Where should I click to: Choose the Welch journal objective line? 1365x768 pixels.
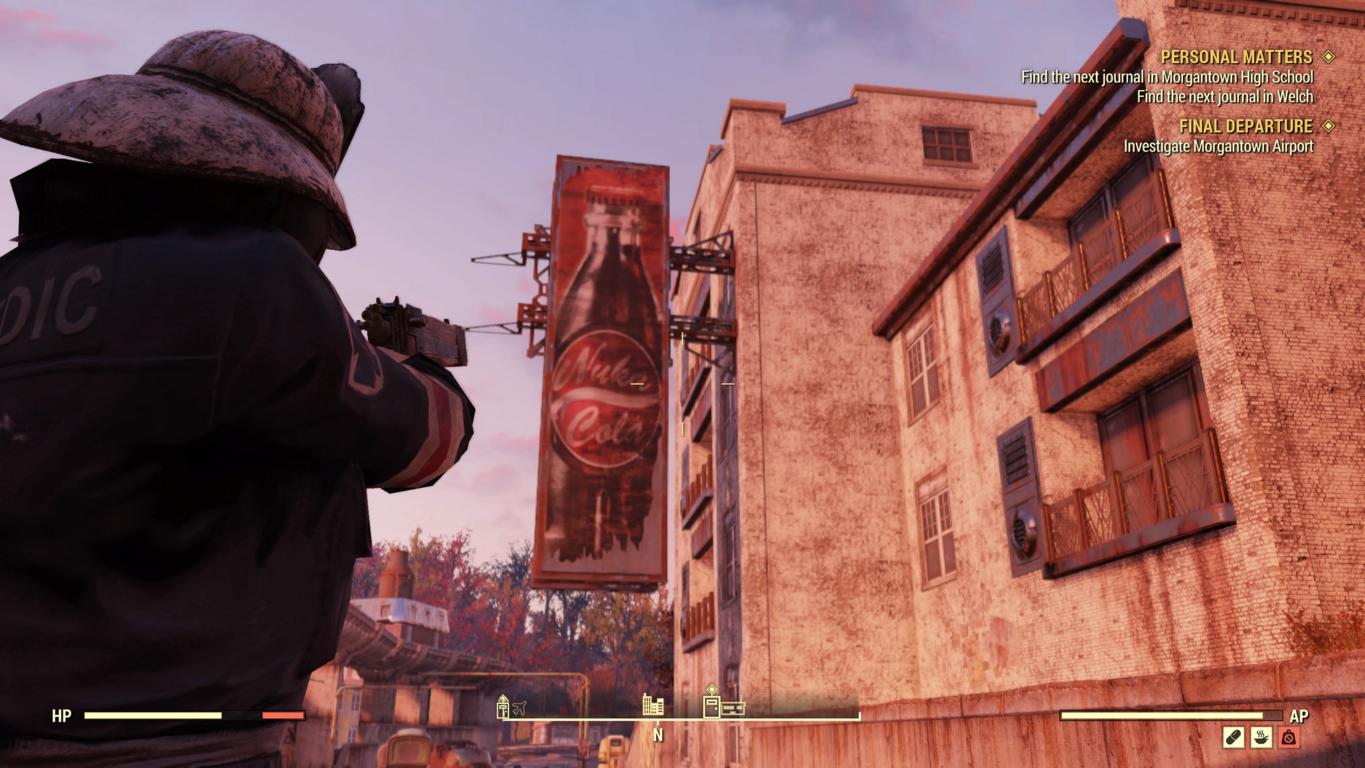1224,97
